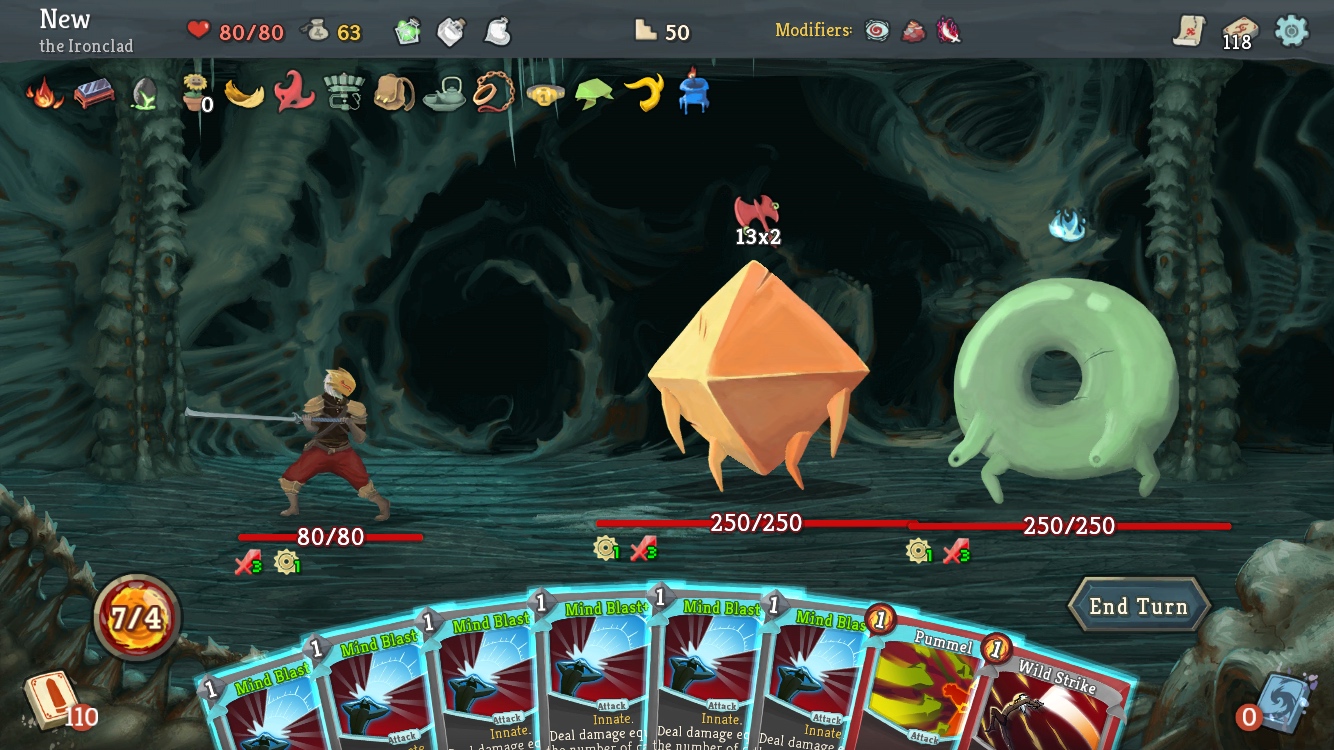
Task: Inspect the teapot relic
Action: 444,94
